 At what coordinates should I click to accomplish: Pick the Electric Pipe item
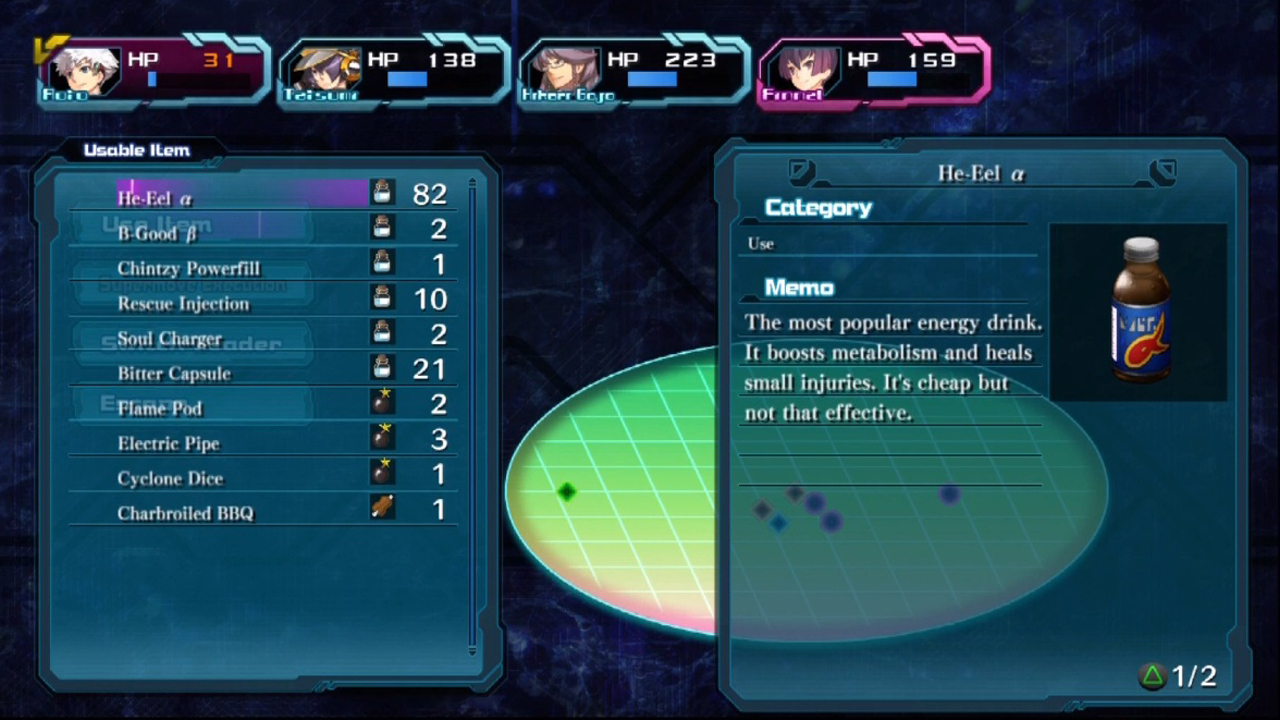(x=168, y=443)
